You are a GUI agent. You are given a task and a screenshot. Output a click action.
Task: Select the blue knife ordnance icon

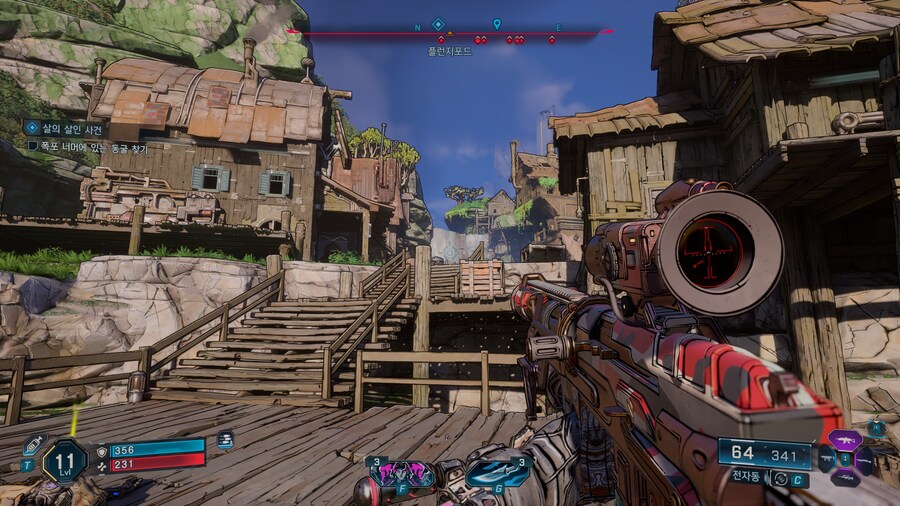tap(496, 473)
